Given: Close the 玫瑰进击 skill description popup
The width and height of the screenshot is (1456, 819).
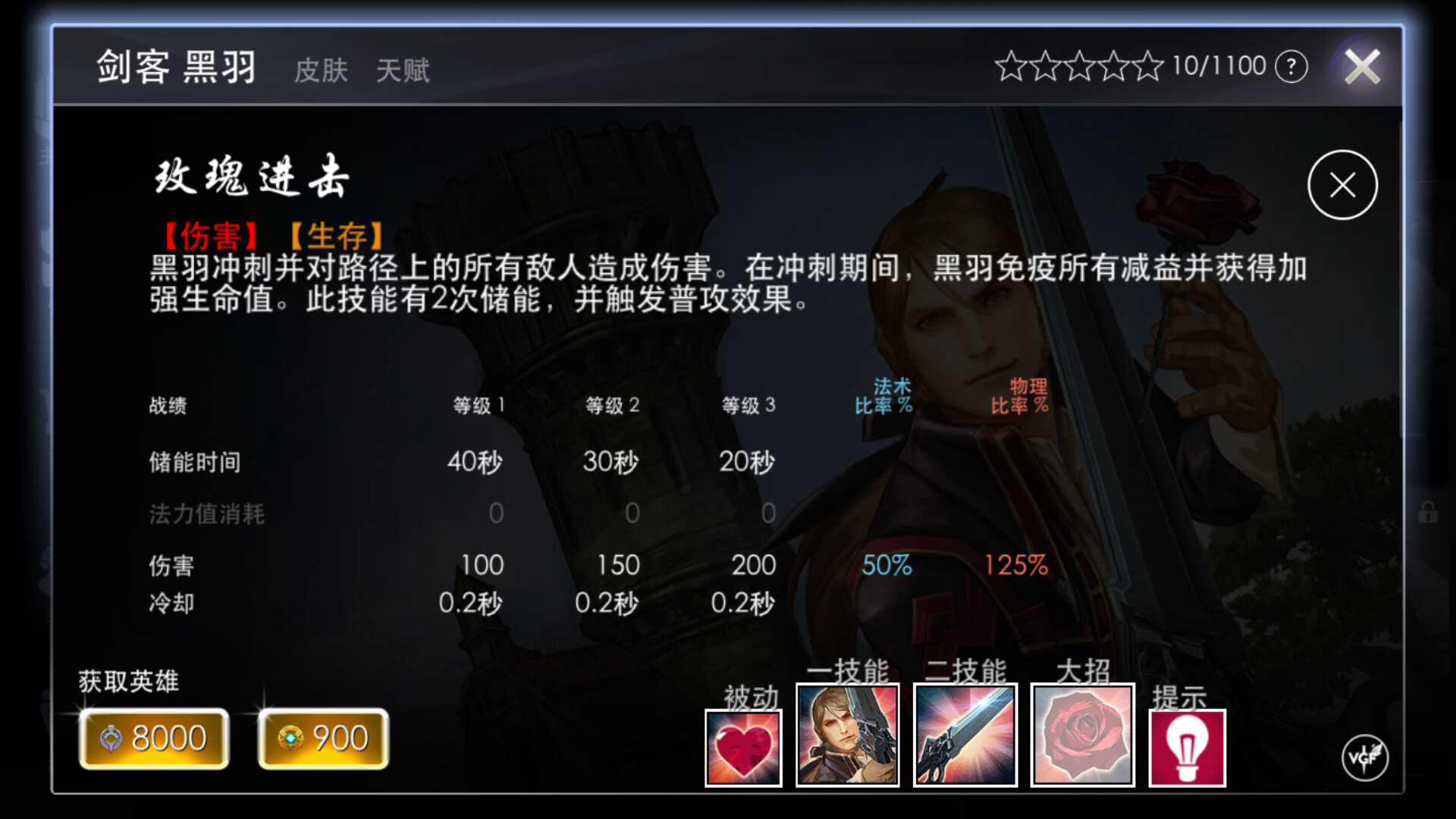Looking at the screenshot, I should [1342, 184].
